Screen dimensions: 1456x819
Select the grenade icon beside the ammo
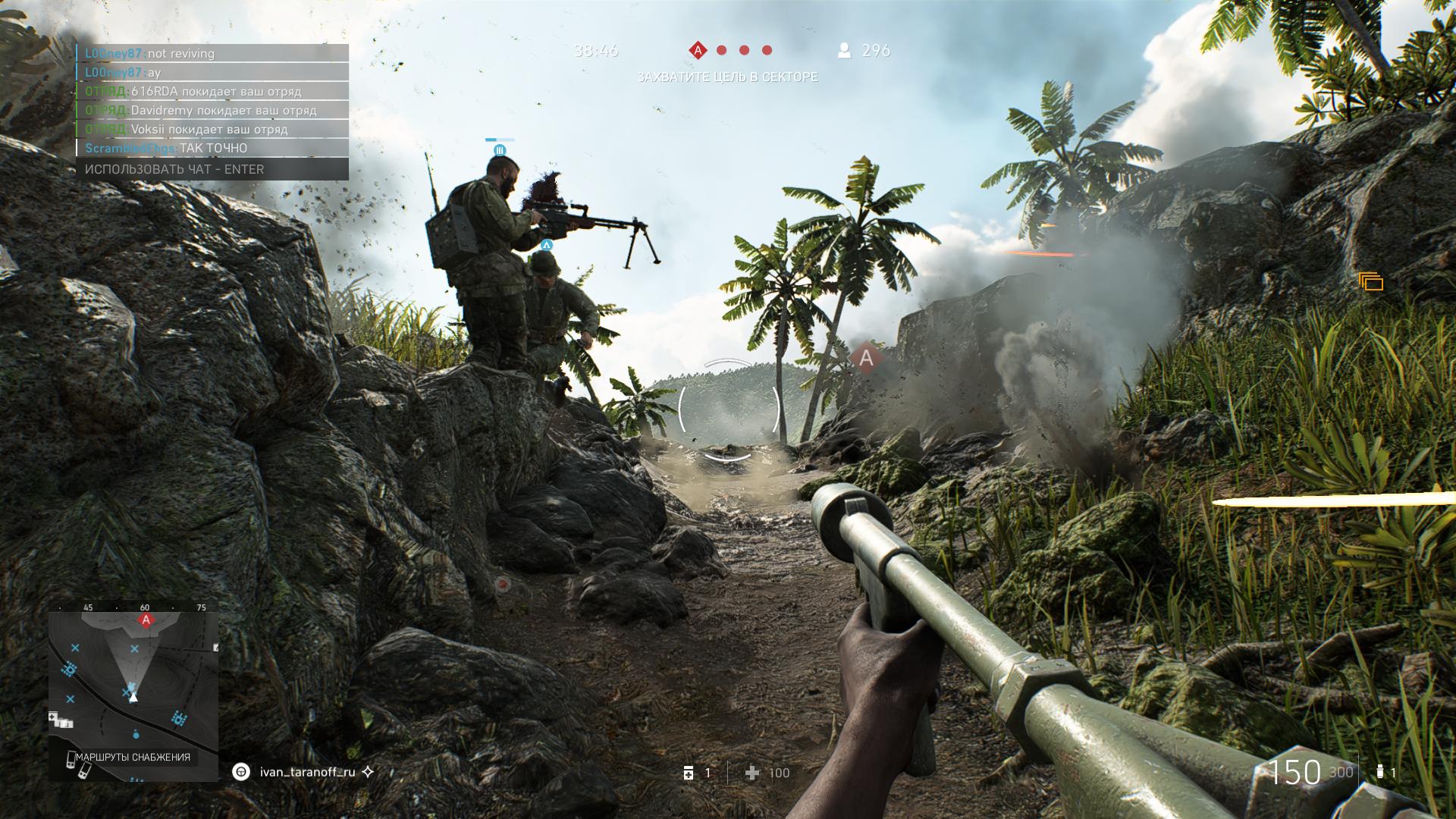pos(1379,772)
